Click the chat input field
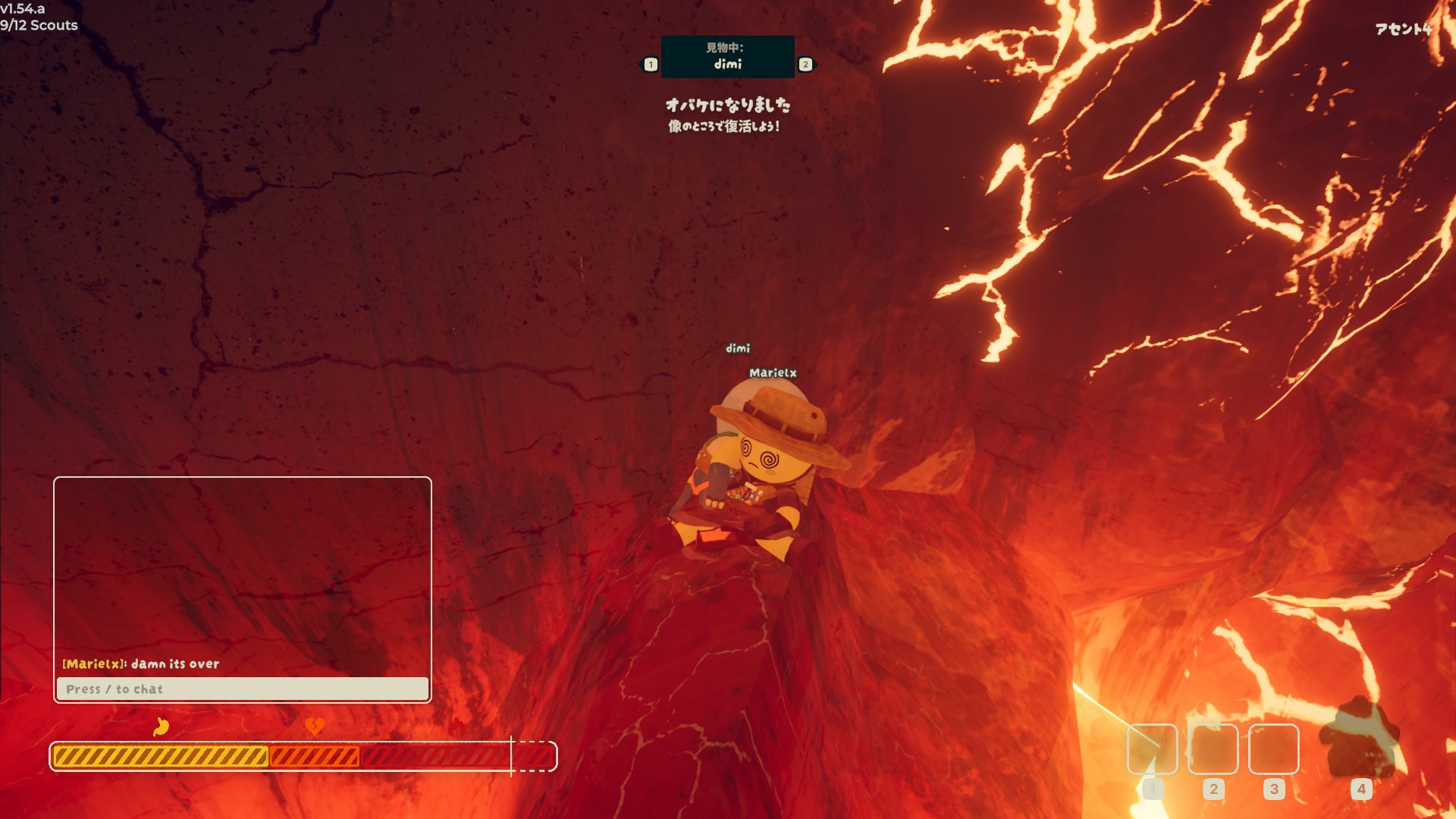The width and height of the screenshot is (1456, 819). point(242,689)
